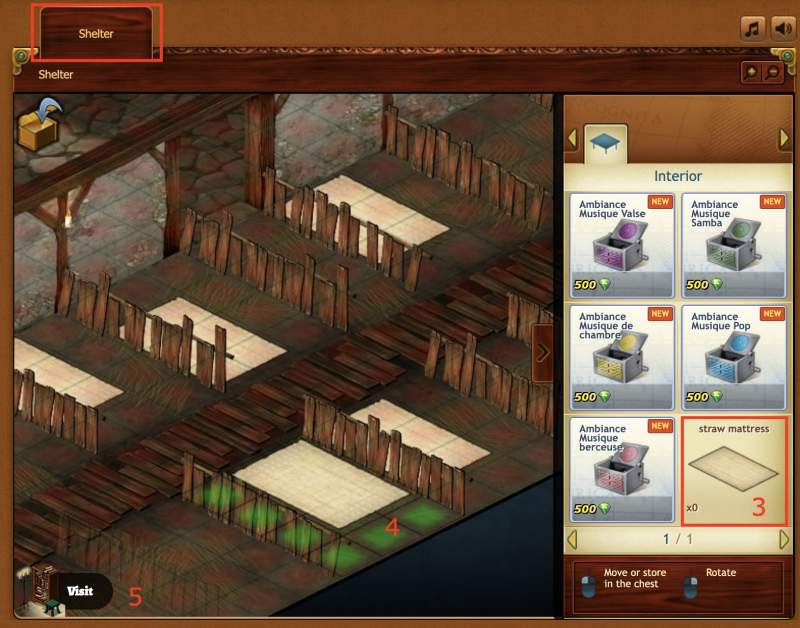The image size is (800, 628).
Task: Show the next furniture category
Action: [x=784, y=138]
